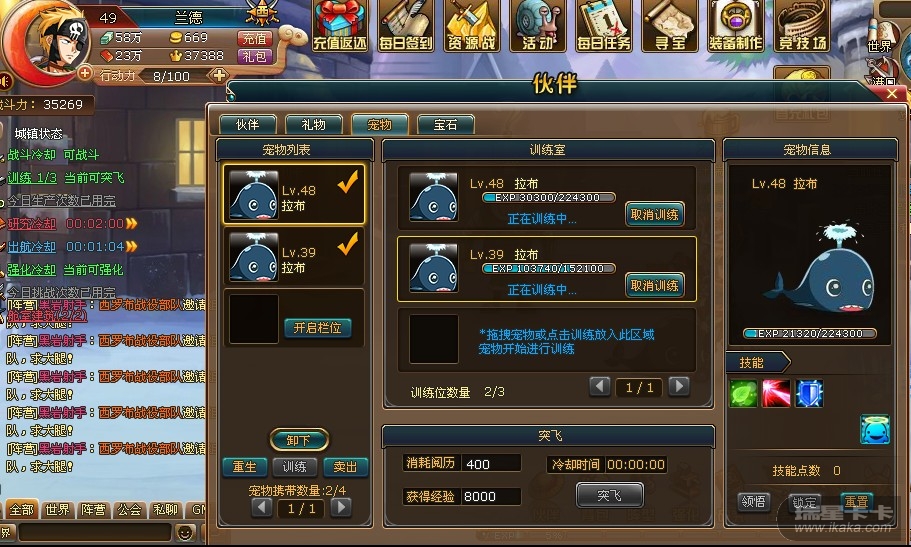Cancel training for the Lv.39 拉布
Screen dimensions: 911x547
(x=655, y=286)
